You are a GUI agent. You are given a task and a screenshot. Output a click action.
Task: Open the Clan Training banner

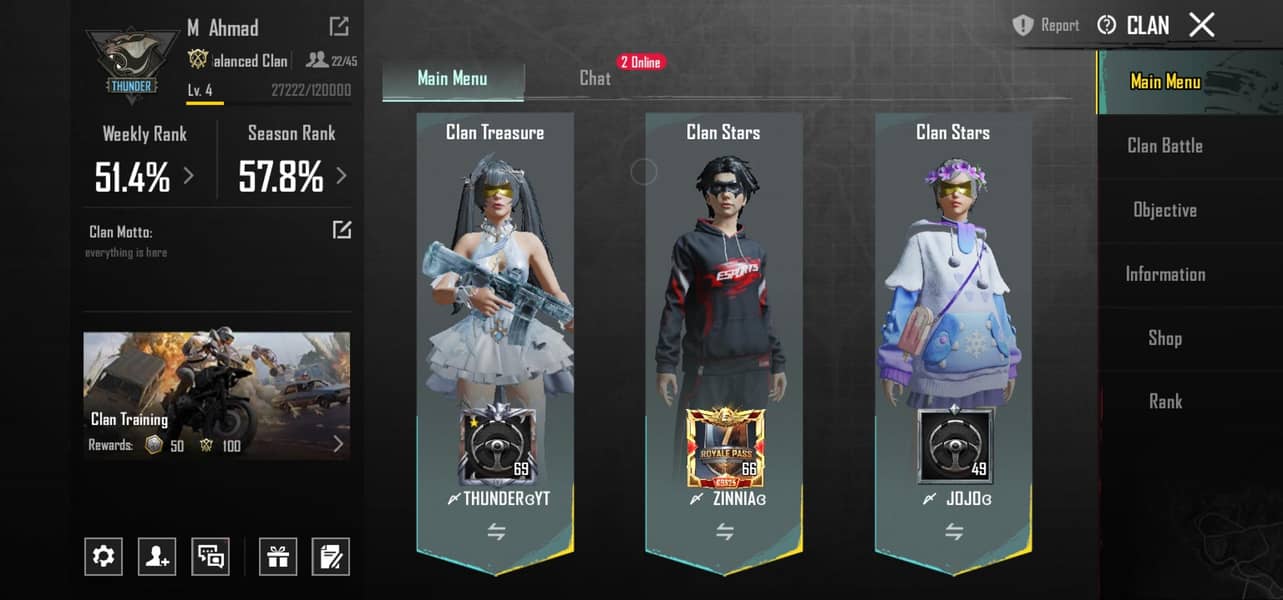pos(216,396)
